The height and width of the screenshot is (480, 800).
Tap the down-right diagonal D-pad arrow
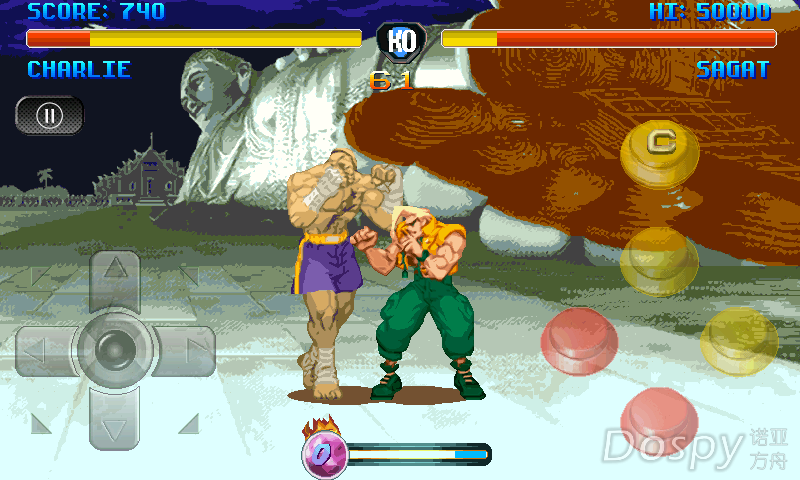click(188, 424)
